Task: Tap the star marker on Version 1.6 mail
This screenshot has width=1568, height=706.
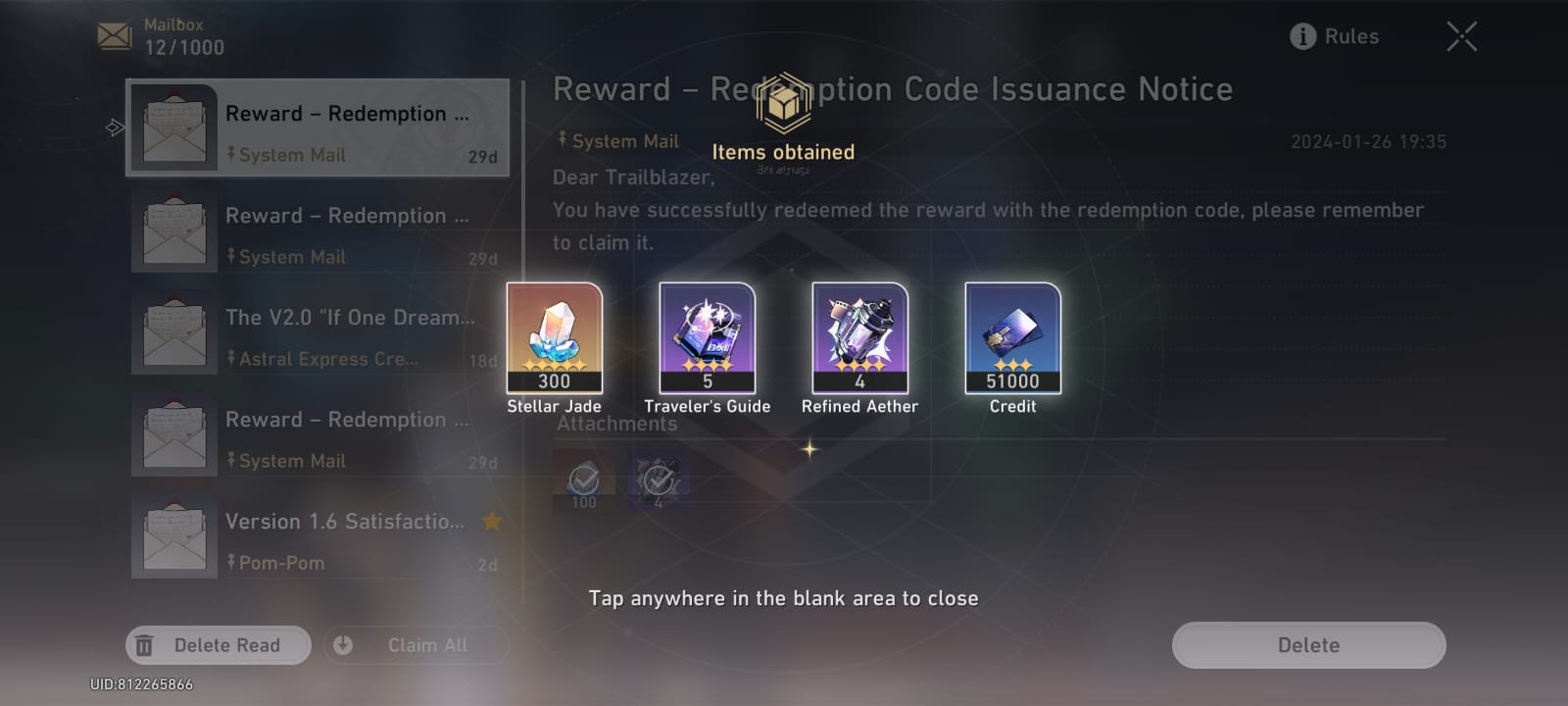Action: pyautogui.click(x=491, y=522)
